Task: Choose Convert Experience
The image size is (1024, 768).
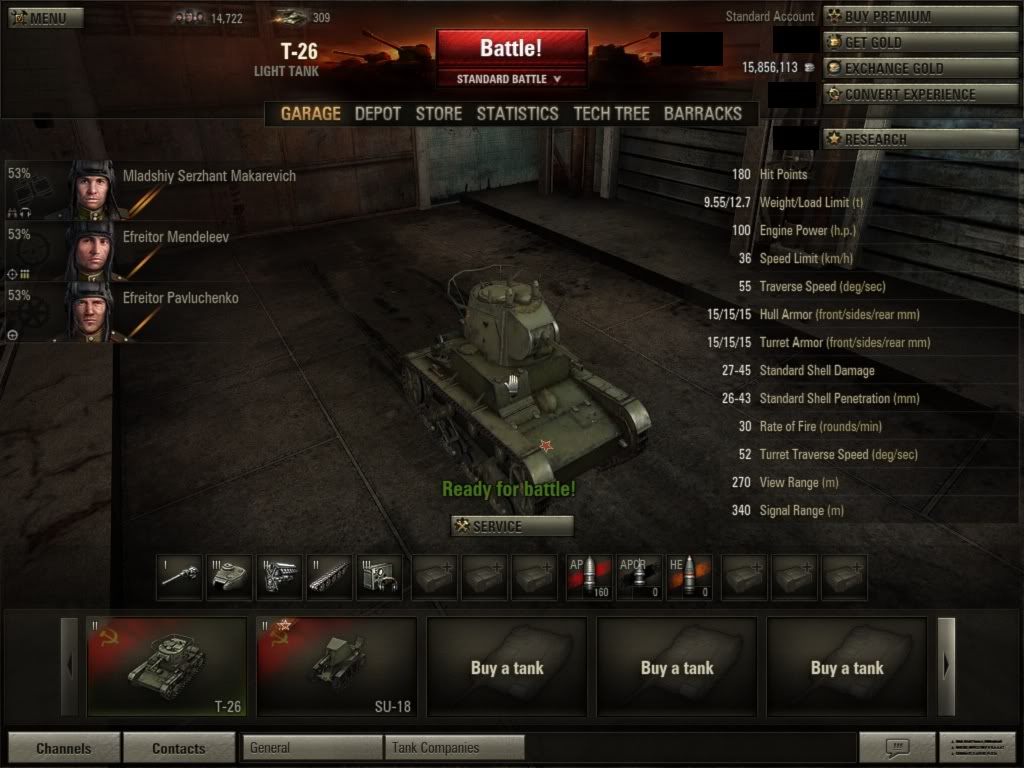Action: pyautogui.click(x=921, y=94)
